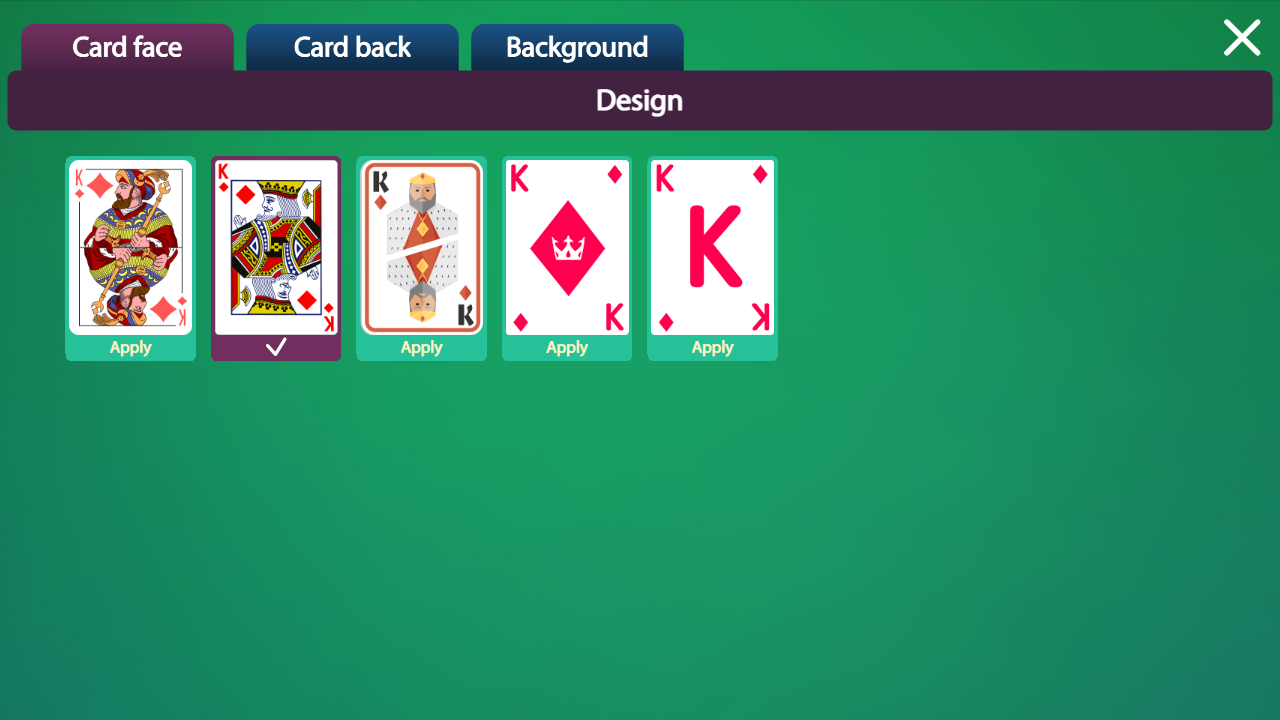This screenshot has width=1280, height=720.
Task: Apply the ornate classic king design
Action: (130, 347)
